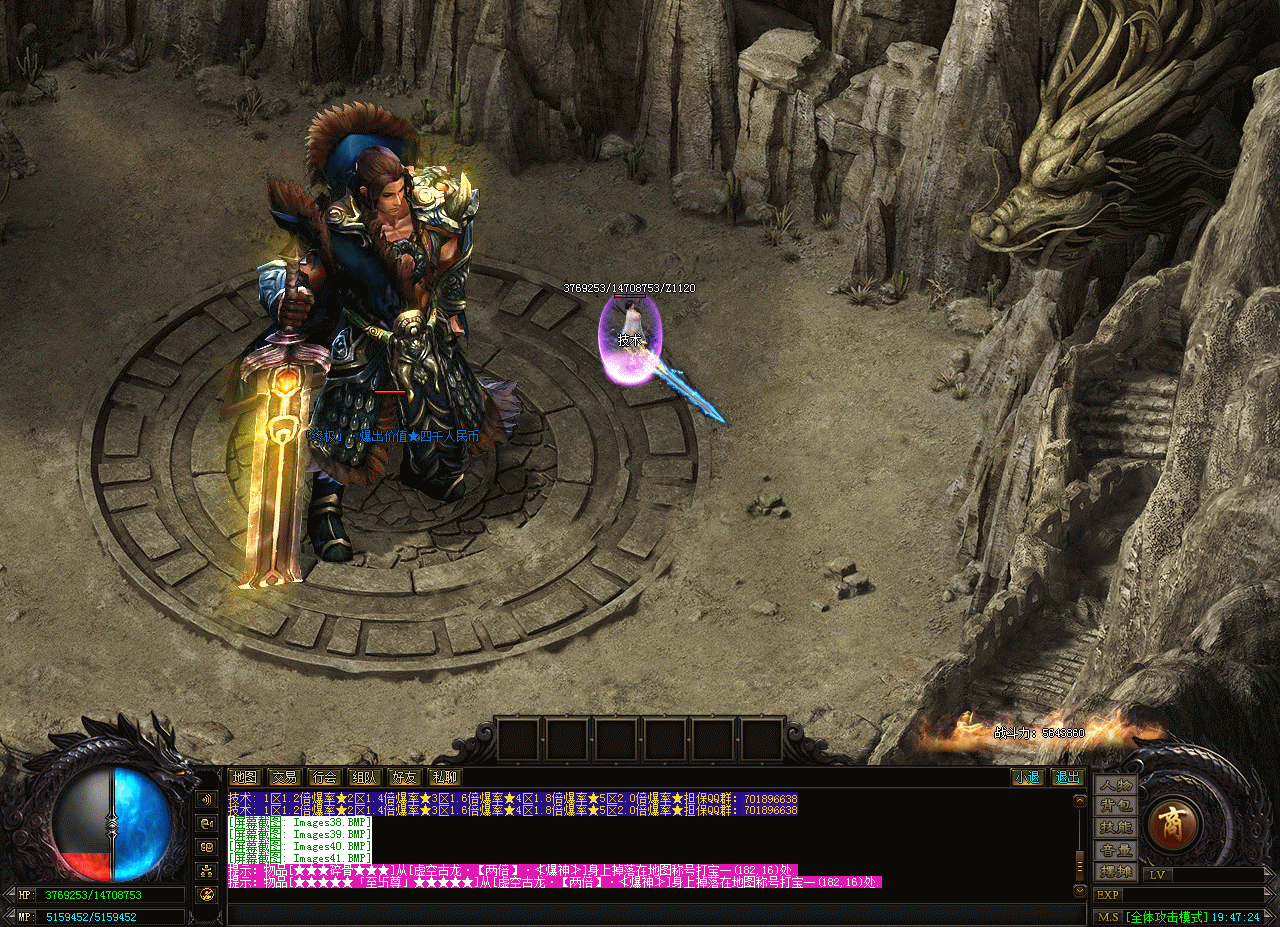Show the 技能 skills panel
This screenshot has width=1280, height=927.
[1116, 828]
